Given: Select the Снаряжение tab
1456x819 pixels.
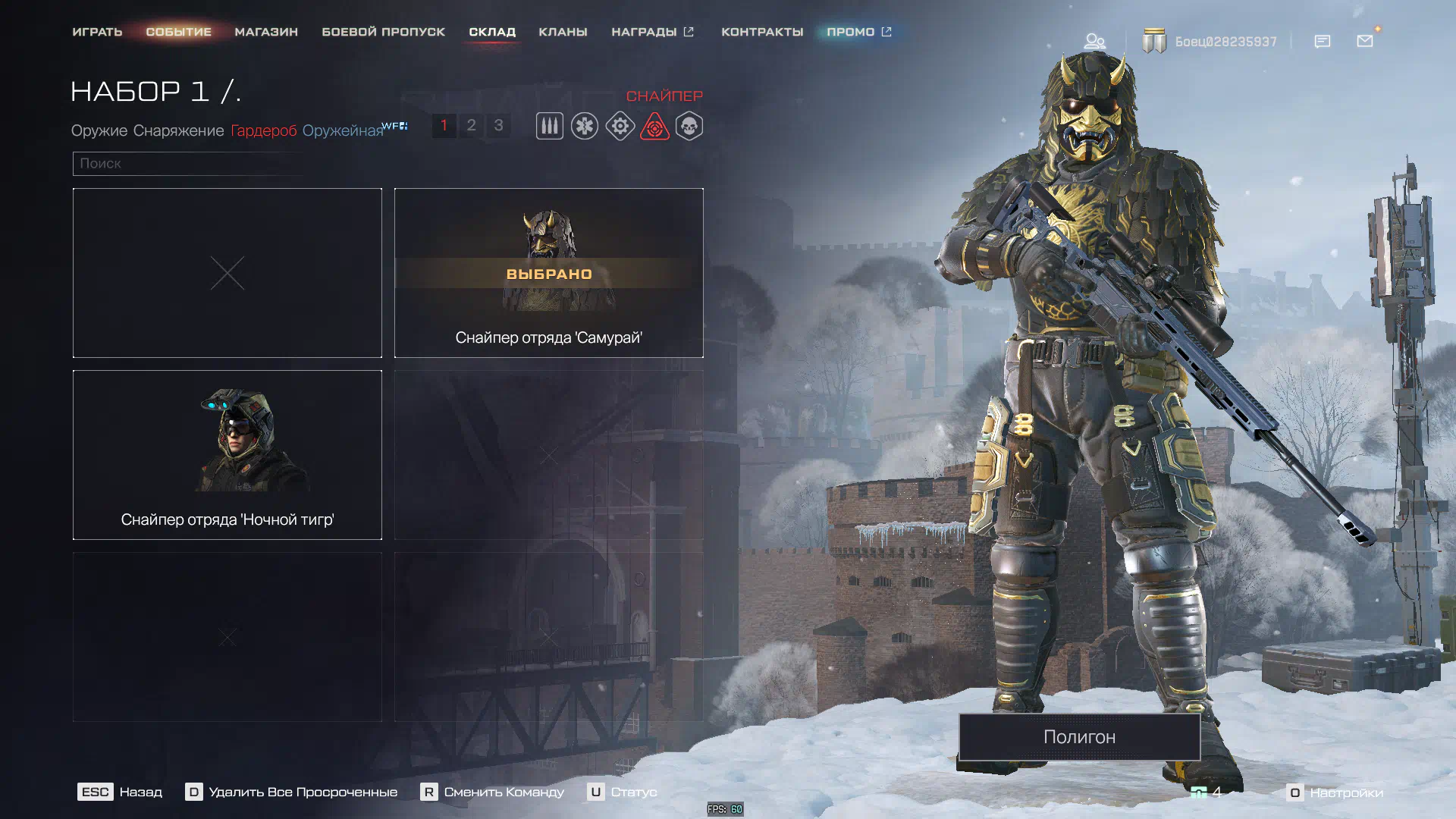Looking at the screenshot, I should point(178,130).
